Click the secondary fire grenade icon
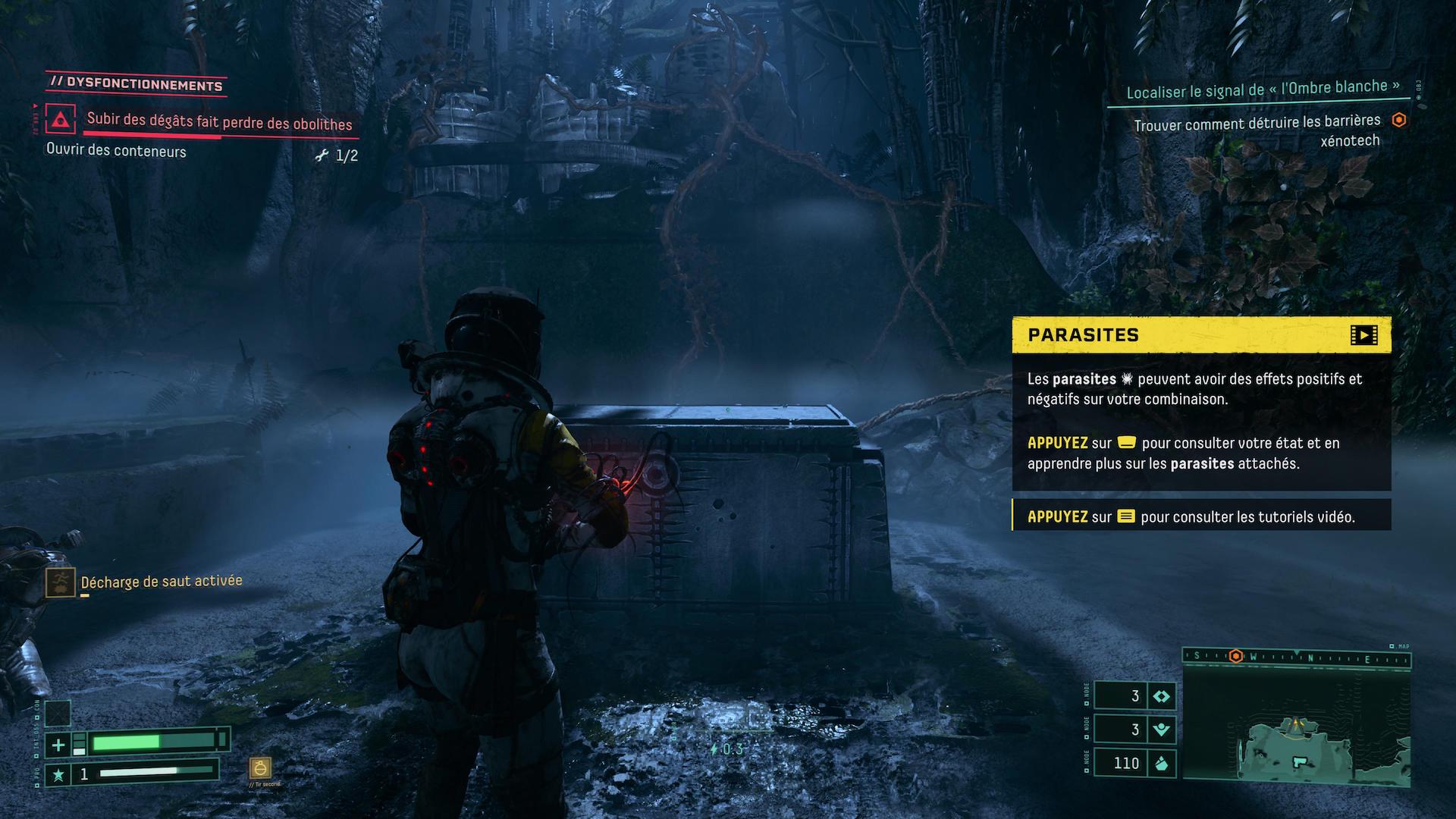This screenshot has height=819, width=1456. click(261, 767)
